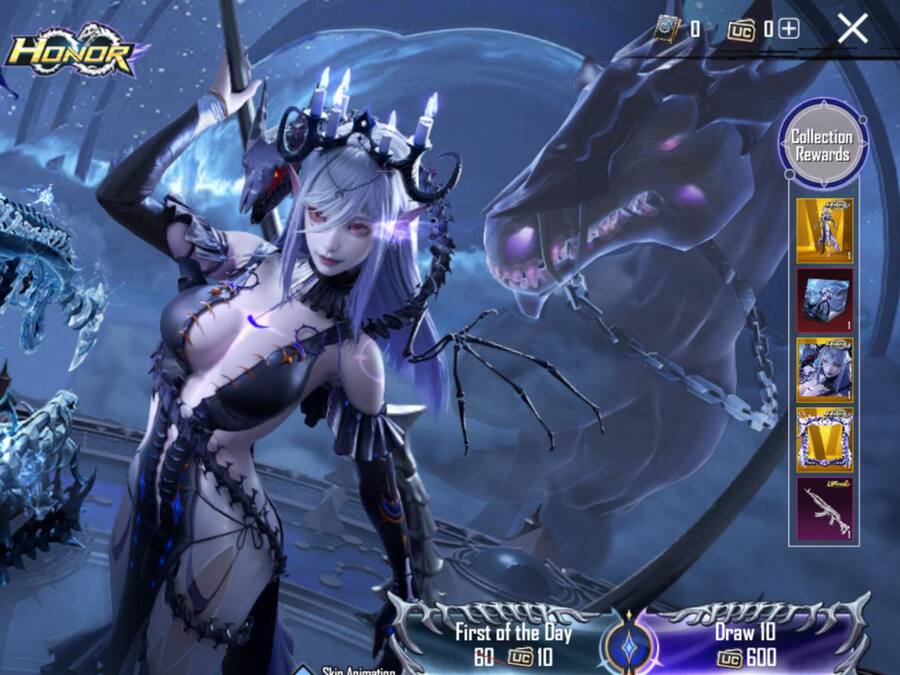Open the Collection Rewards panel

pyautogui.click(x=822, y=145)
